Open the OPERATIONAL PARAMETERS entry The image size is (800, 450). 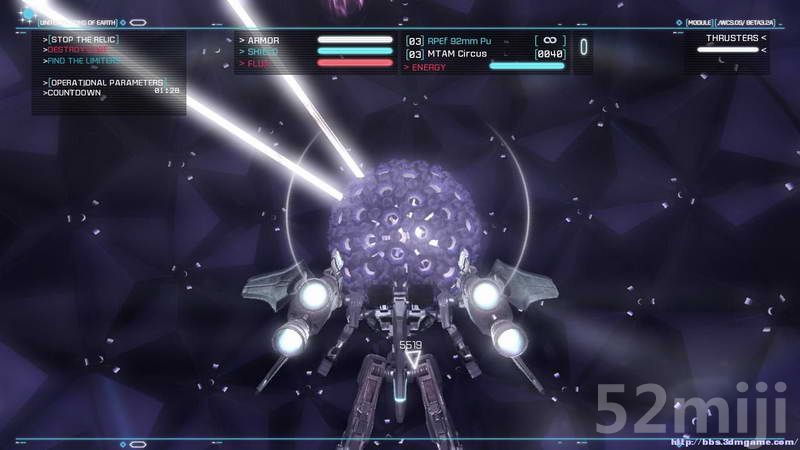[x=106, y=82]
